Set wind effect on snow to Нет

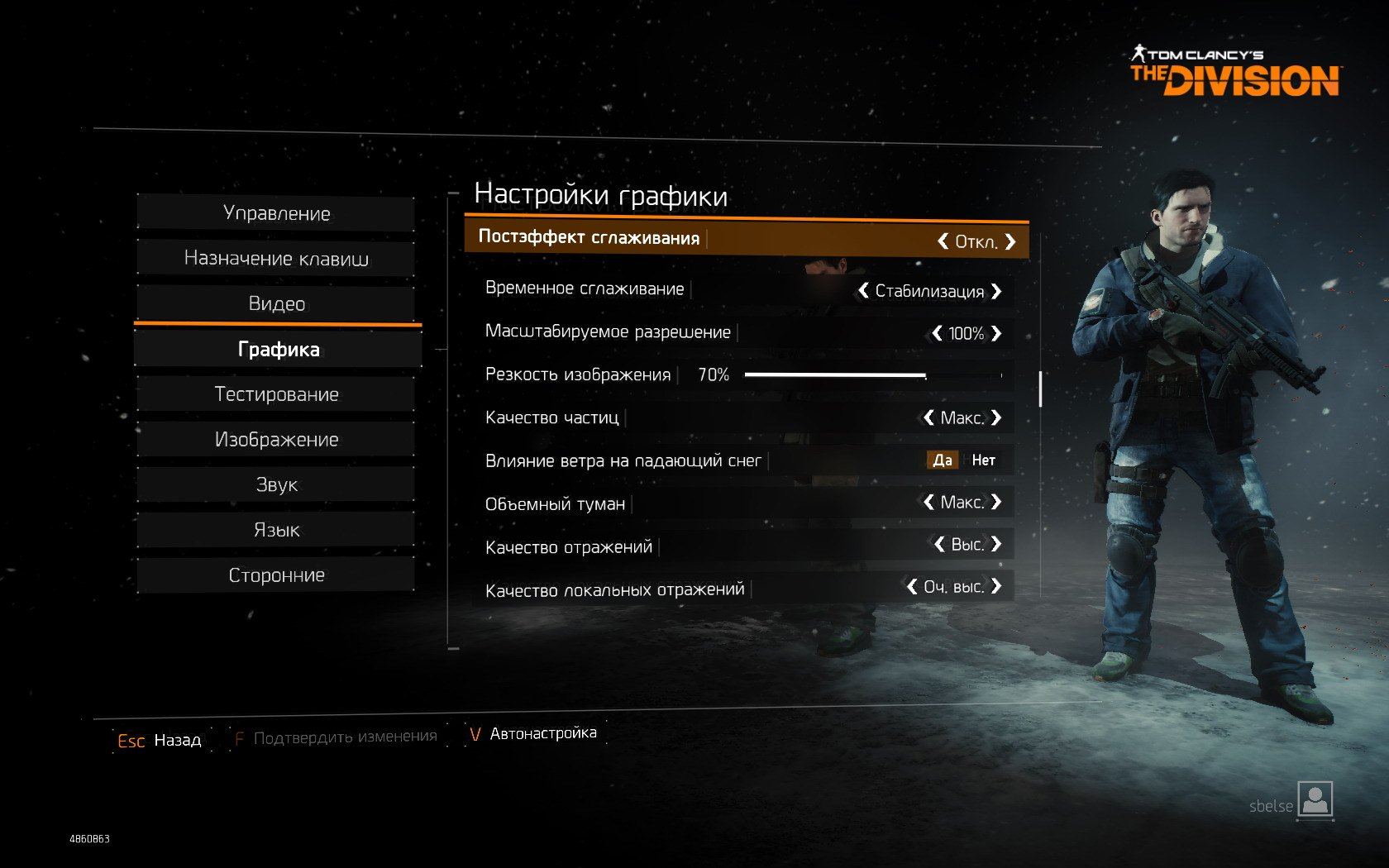click(x=983, y=460)
